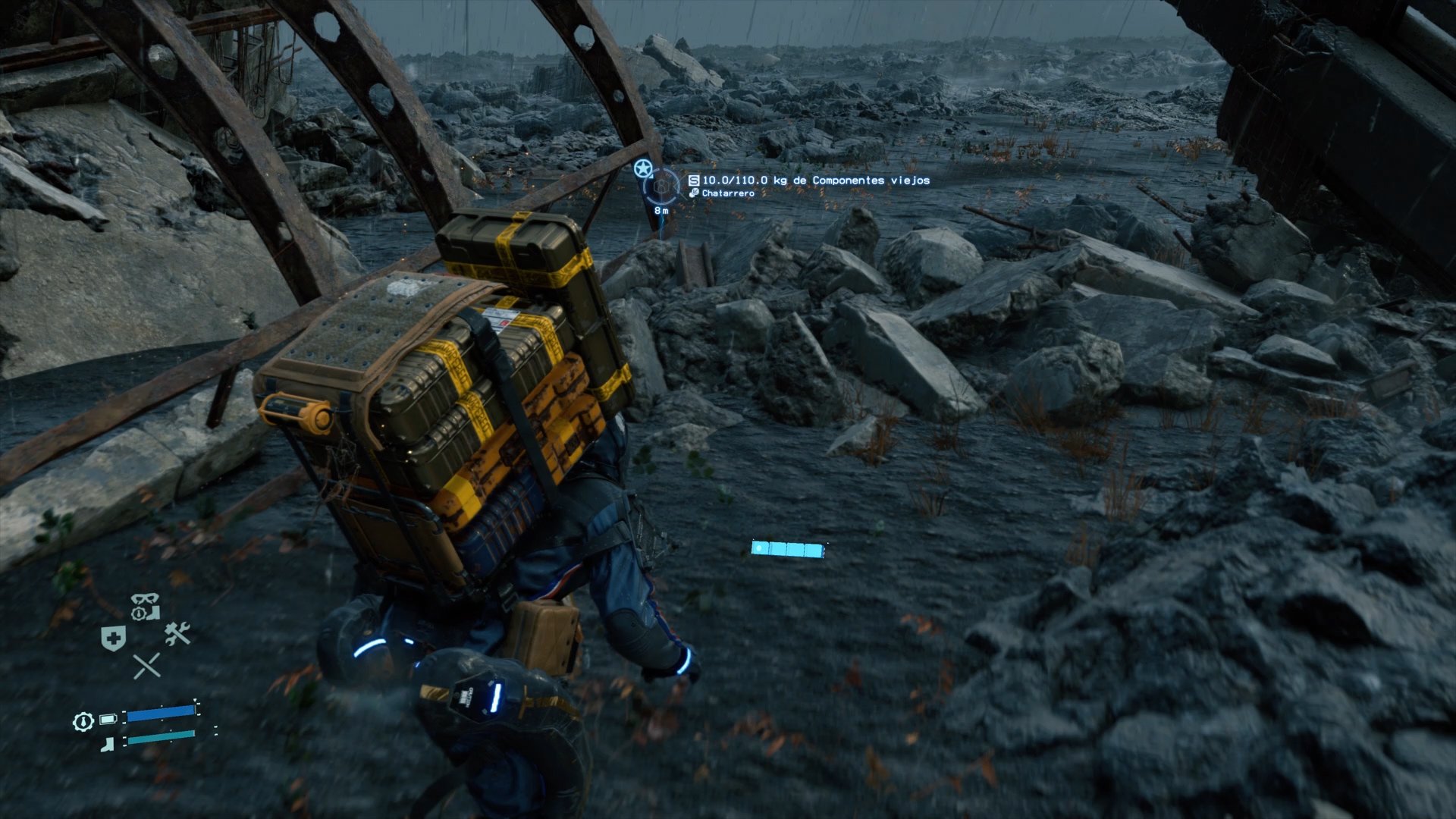Click the hexagonal cargo icon inside the marker

661,186
